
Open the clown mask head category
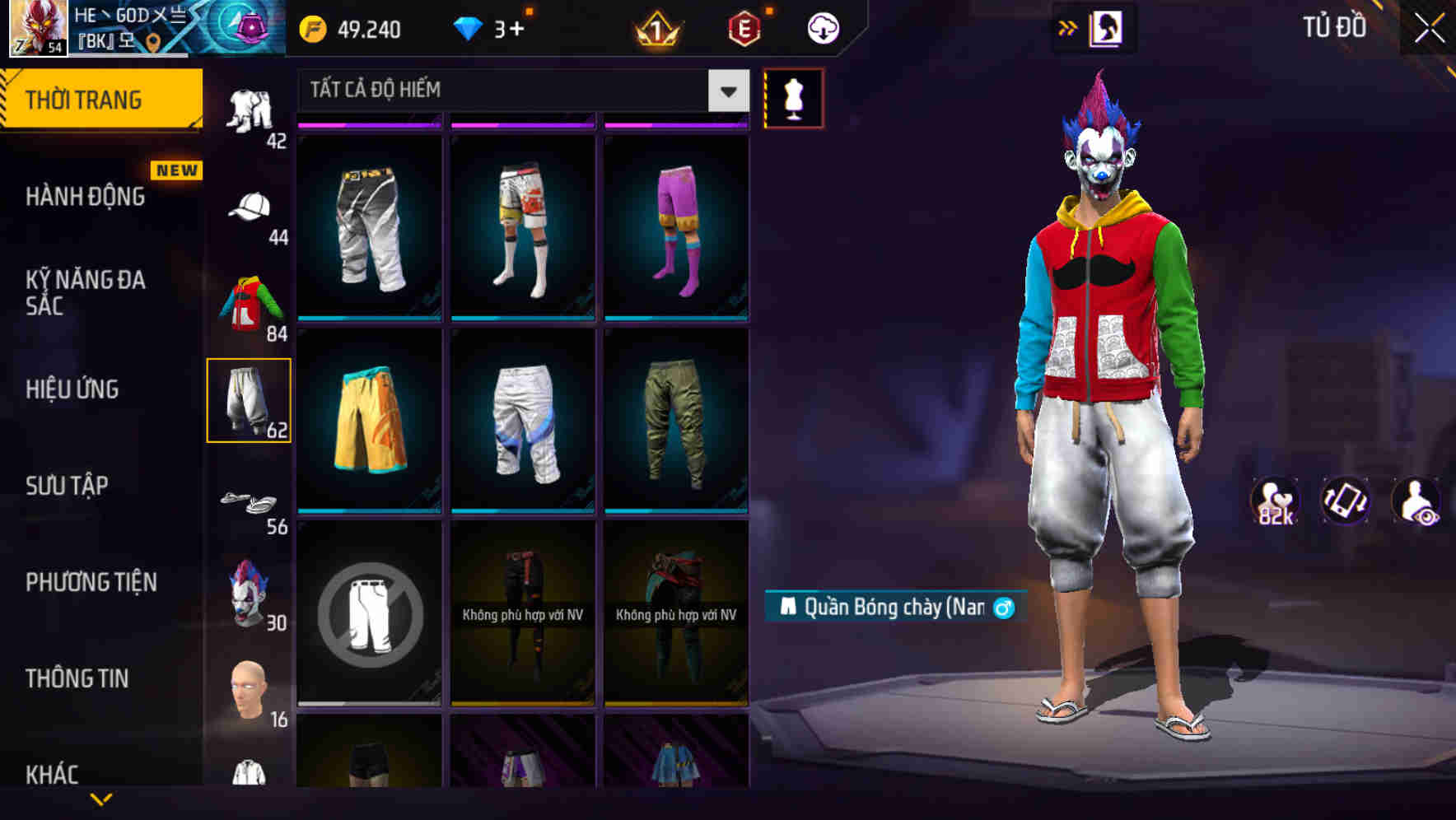(x=250, y=597)
